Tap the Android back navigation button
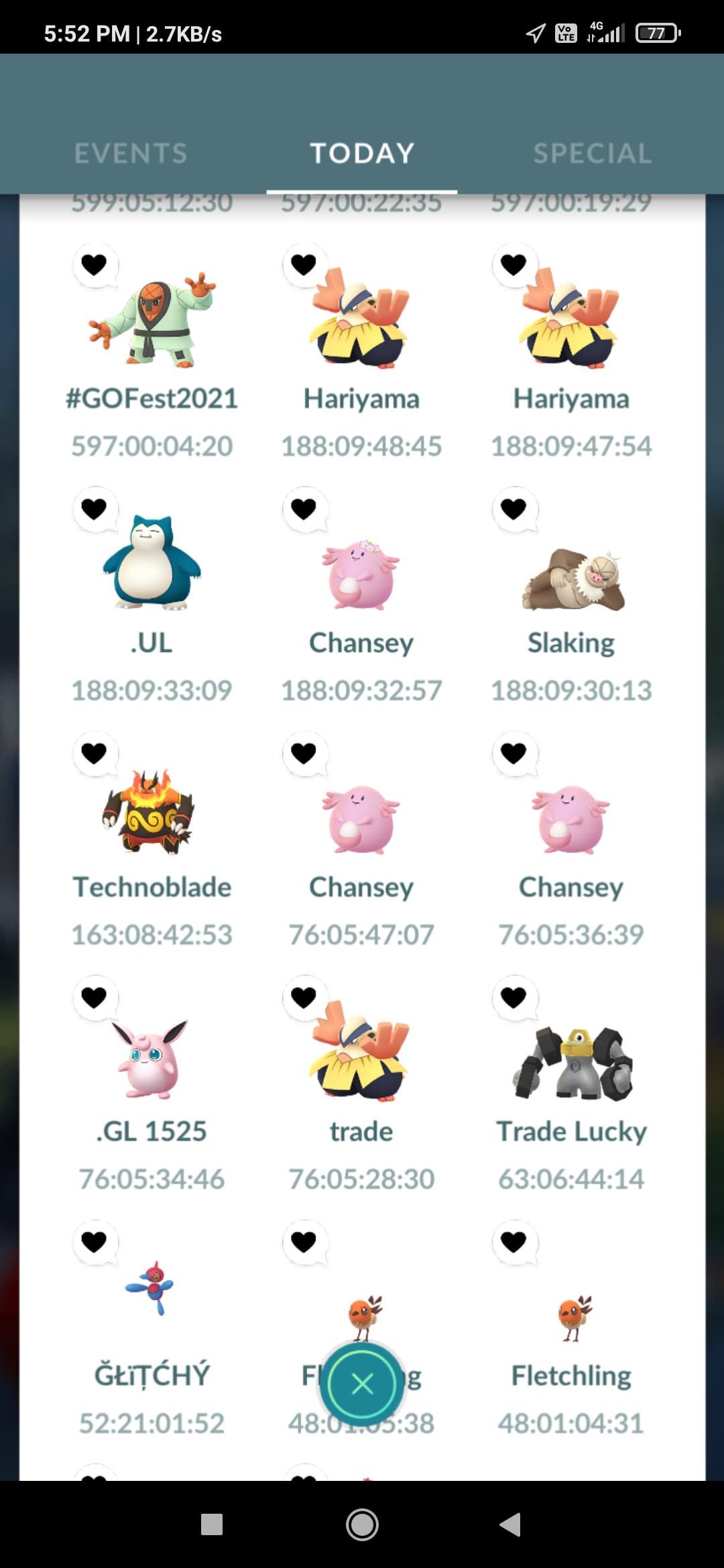 tap(511, 1524)
